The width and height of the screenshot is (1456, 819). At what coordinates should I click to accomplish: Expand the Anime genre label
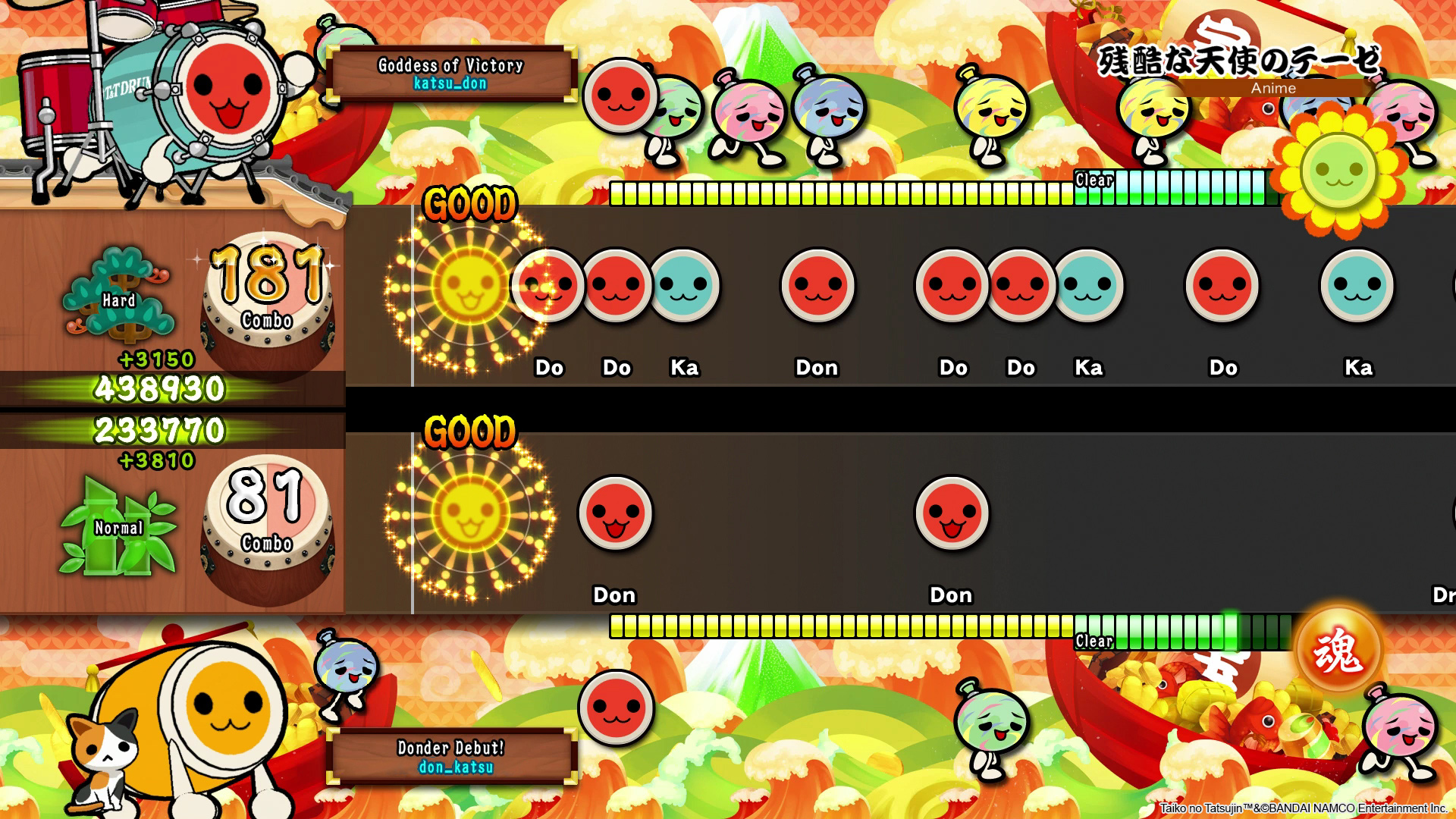pyautogui.click(x=1274, y=89)
